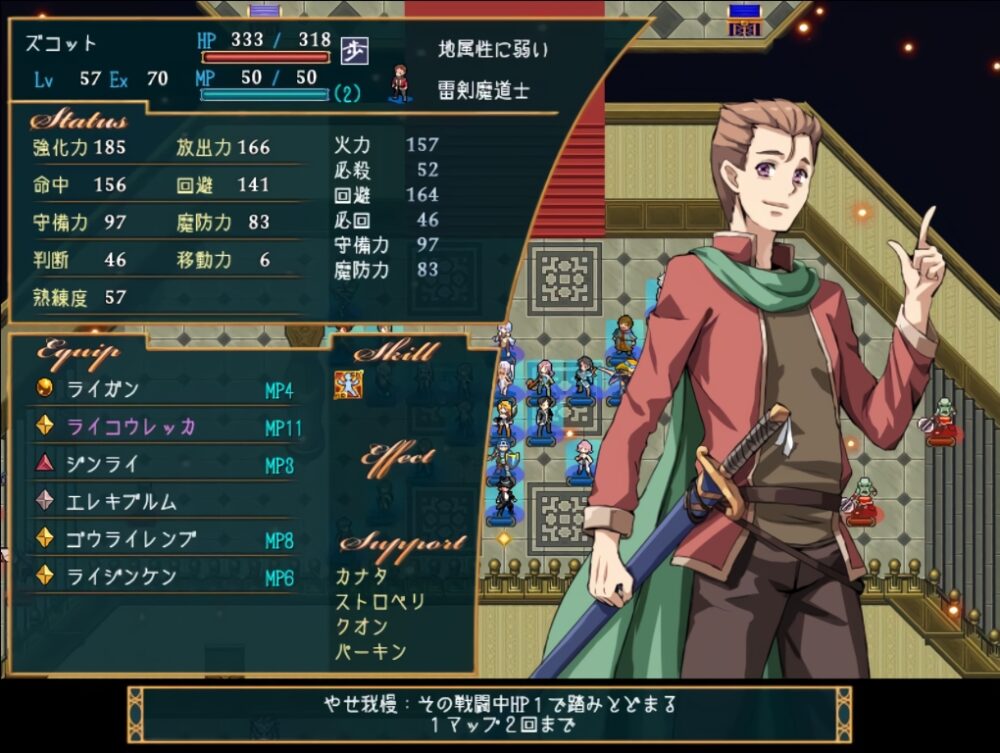Click the small unit sprite icon
Screen dimensions: 1000x753
(x=401, y=83)
